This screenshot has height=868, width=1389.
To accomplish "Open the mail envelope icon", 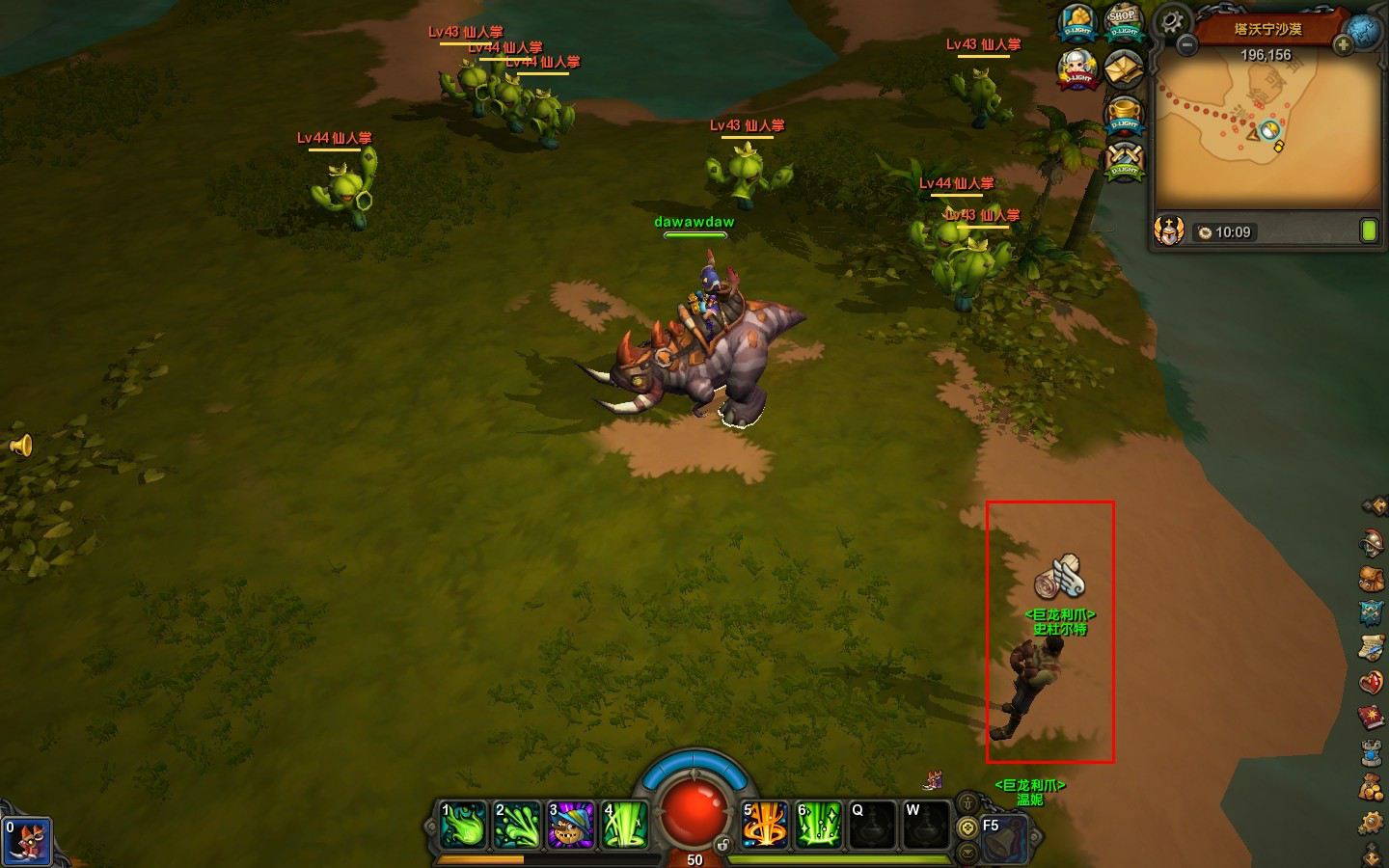I will [x=1123, y=68].
